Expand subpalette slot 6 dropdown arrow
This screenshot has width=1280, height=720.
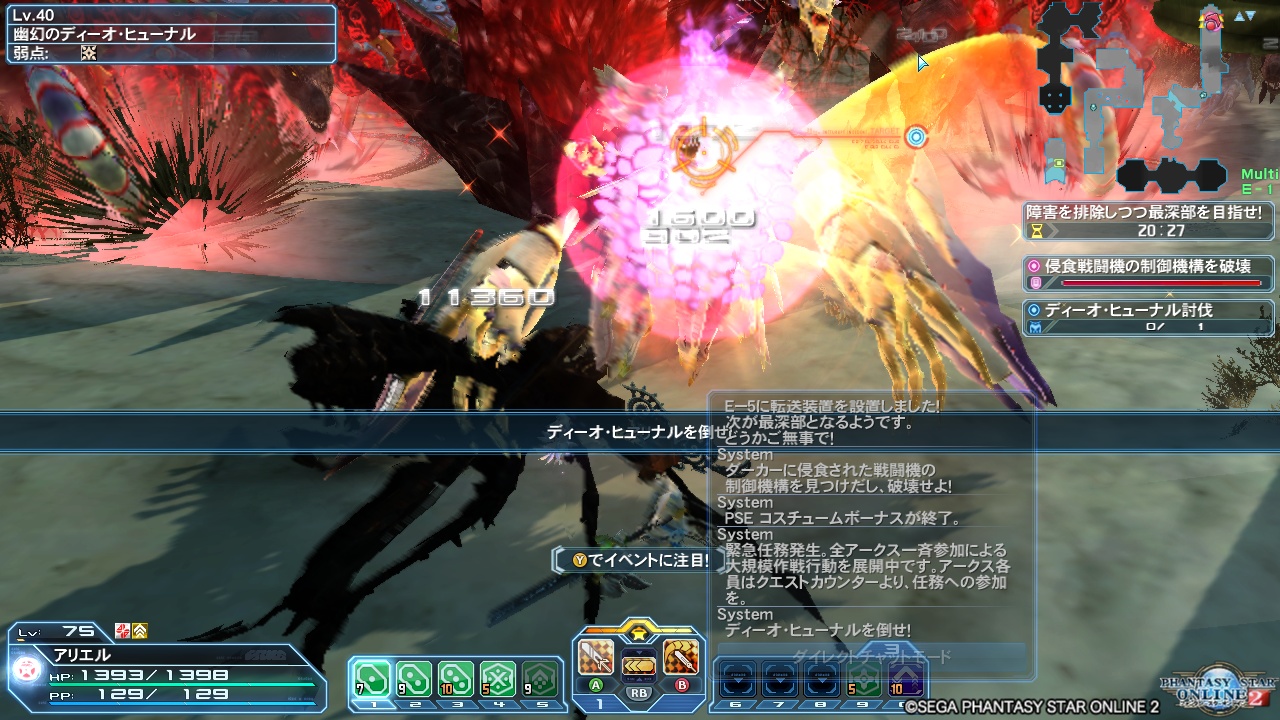tap(739, 680)
